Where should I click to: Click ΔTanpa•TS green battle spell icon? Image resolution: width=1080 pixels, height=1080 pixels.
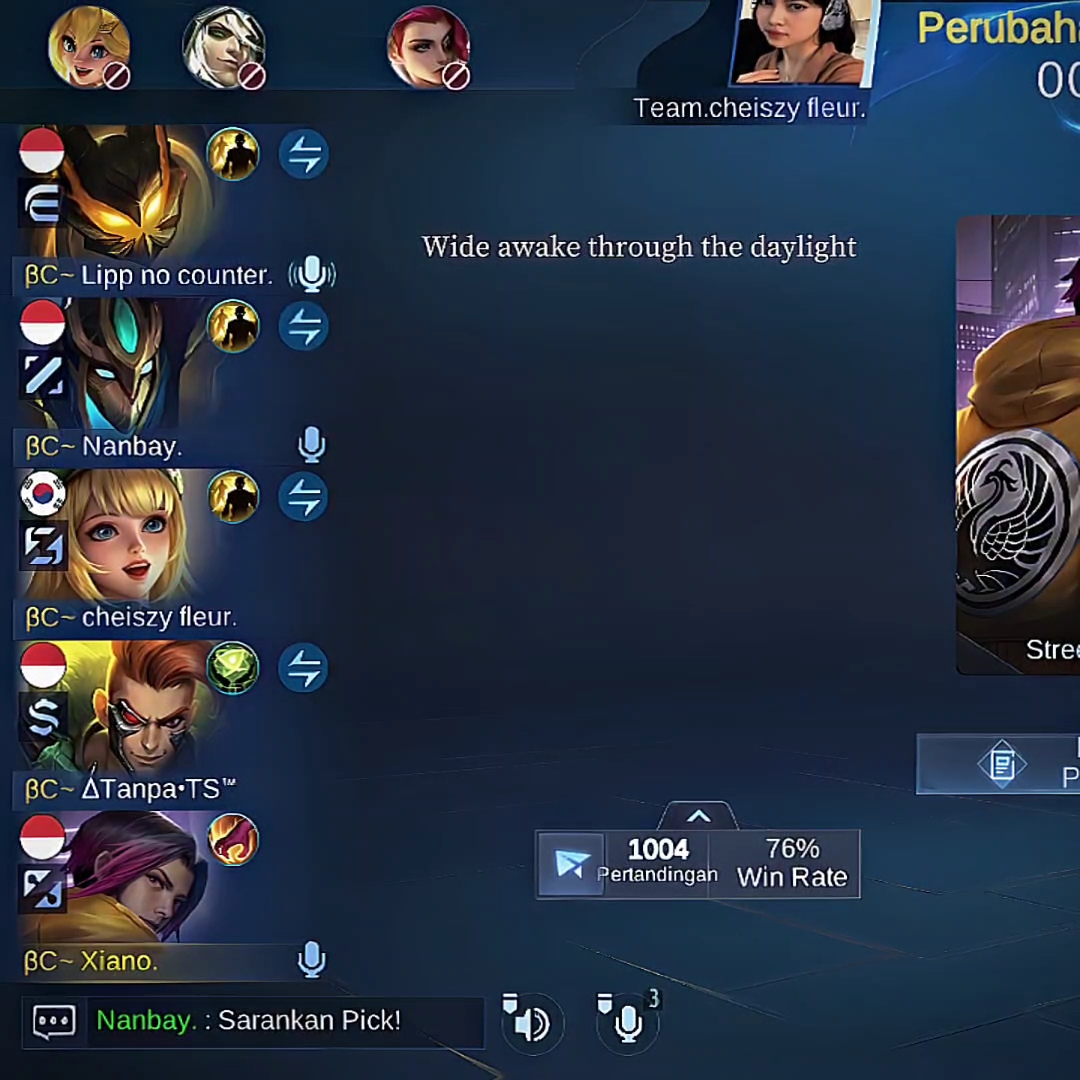(x=233, y=669)
